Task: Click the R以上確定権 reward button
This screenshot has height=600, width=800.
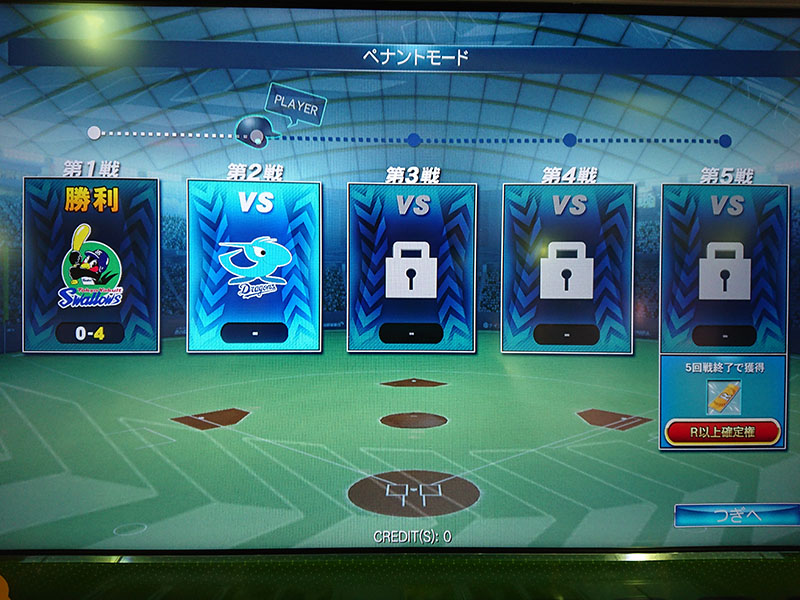Action: [722, 432]
